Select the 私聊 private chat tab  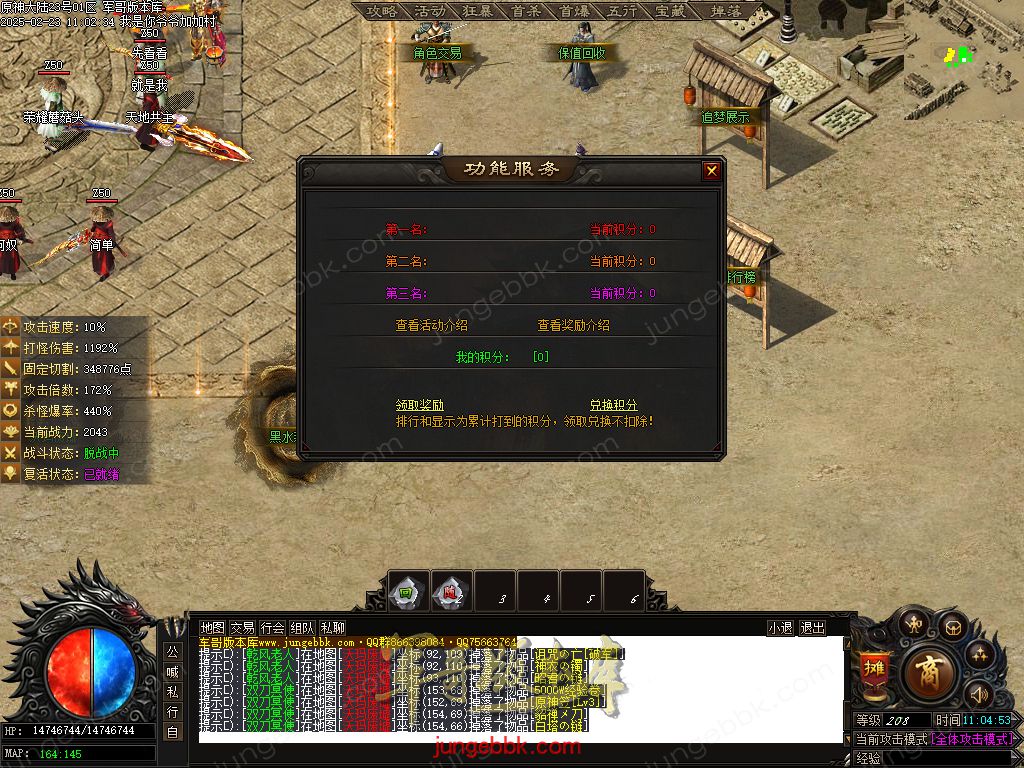[333, 628]
